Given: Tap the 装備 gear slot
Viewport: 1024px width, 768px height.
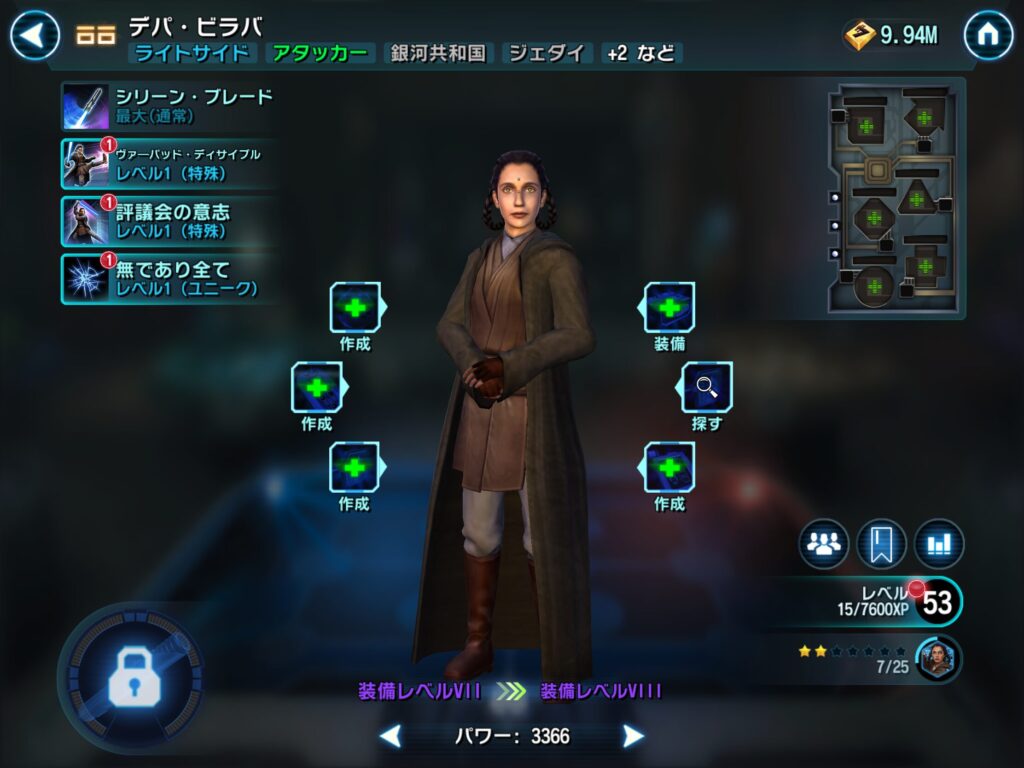Looking at the screenshot, I should 669,308.
